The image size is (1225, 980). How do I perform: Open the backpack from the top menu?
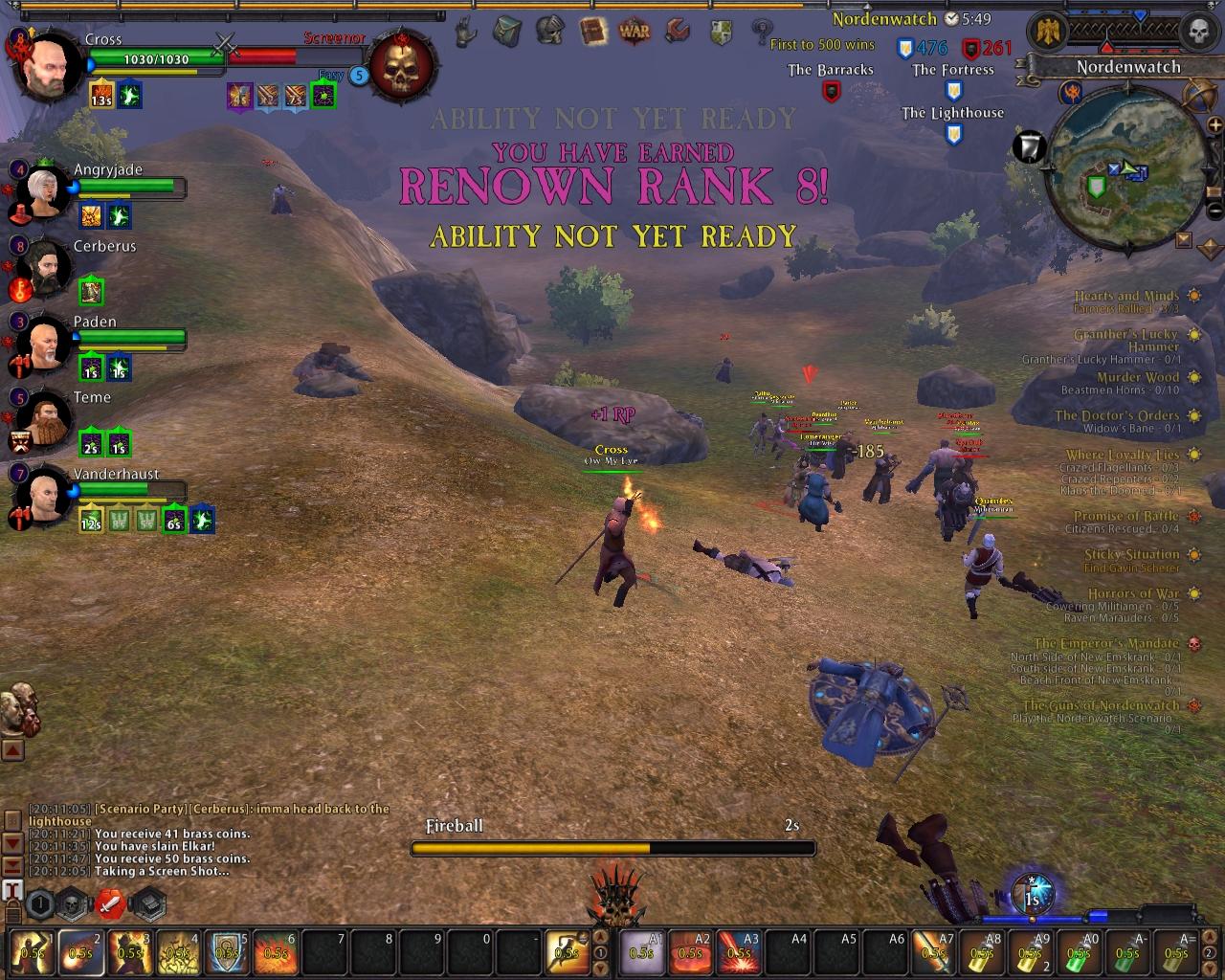[507, 32]
